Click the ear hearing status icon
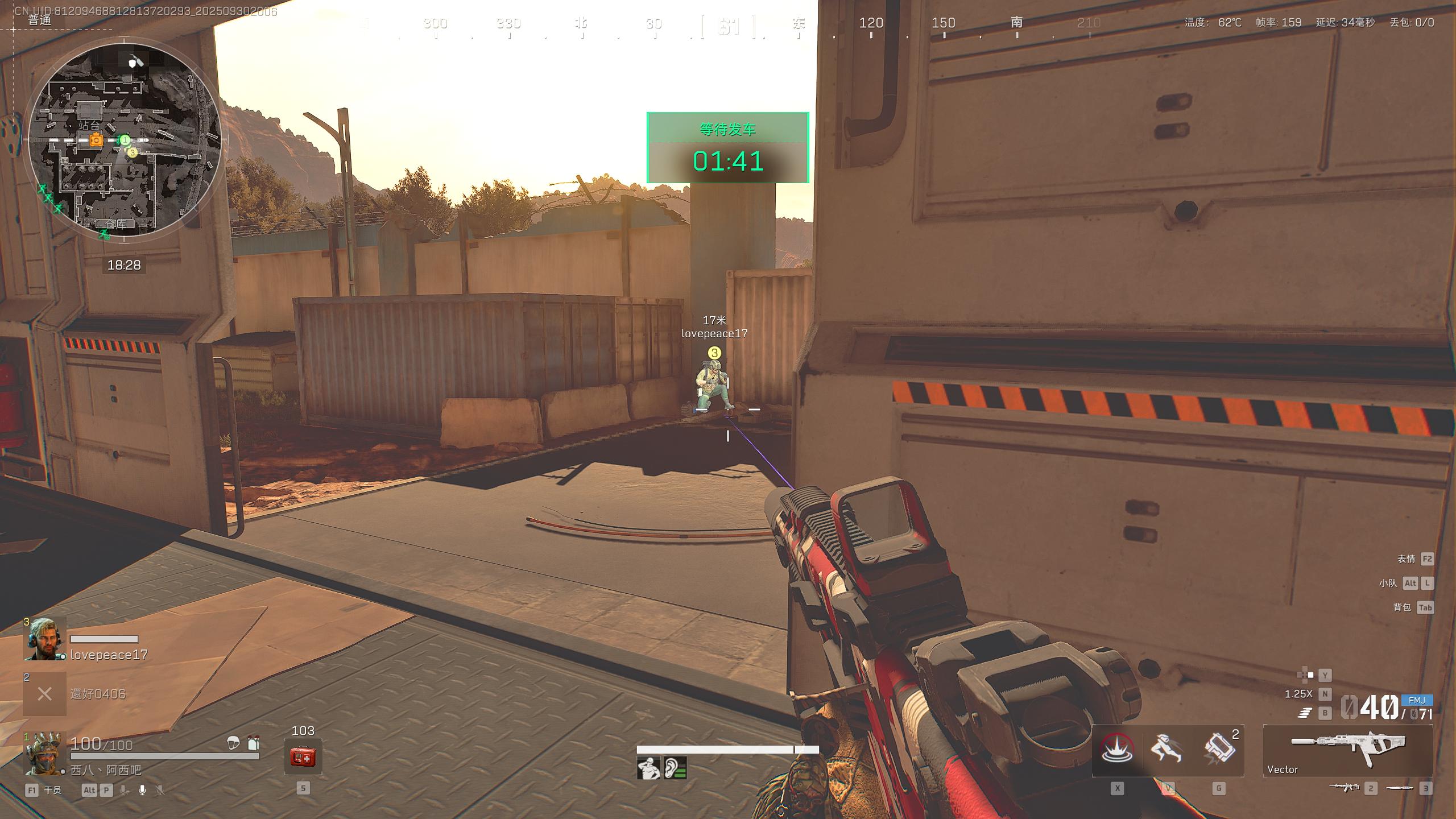The image size is (1456, 819). click(675, 768)
